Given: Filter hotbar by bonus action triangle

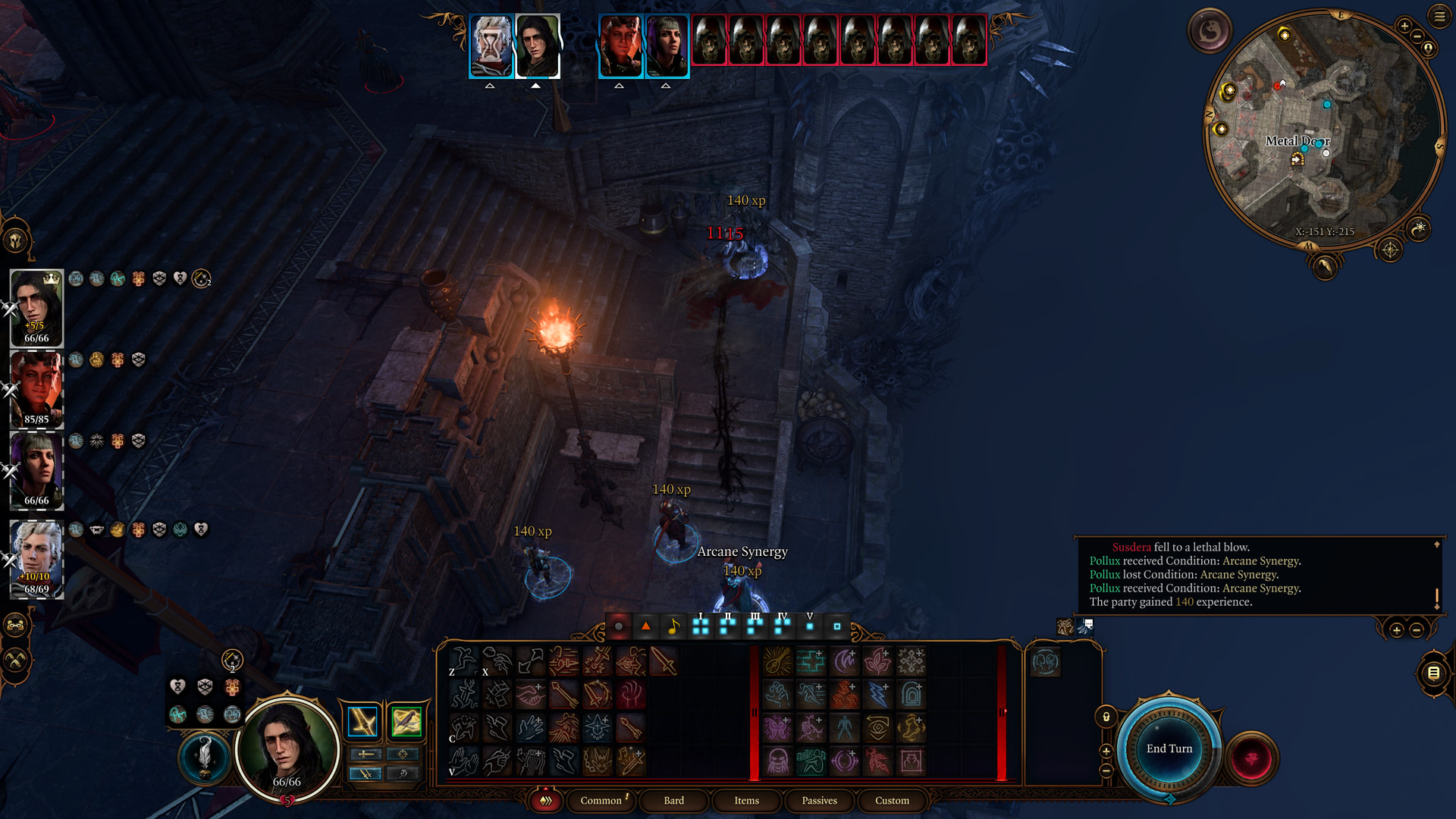Looking at the screenshot, I should (x=645, y=626).
